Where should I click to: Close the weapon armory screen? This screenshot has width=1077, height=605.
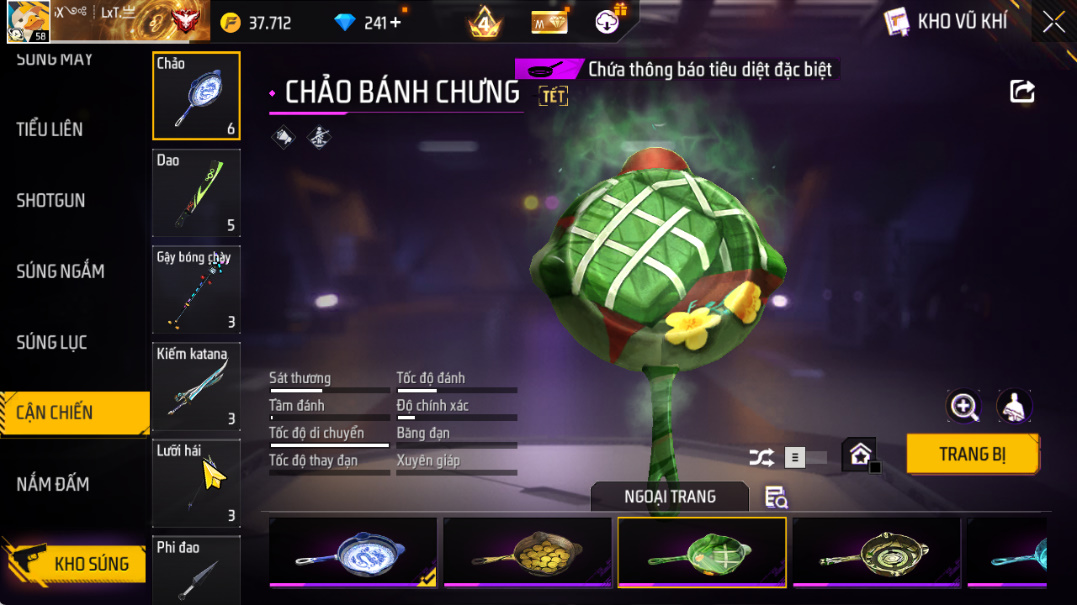coord(1053,22)
